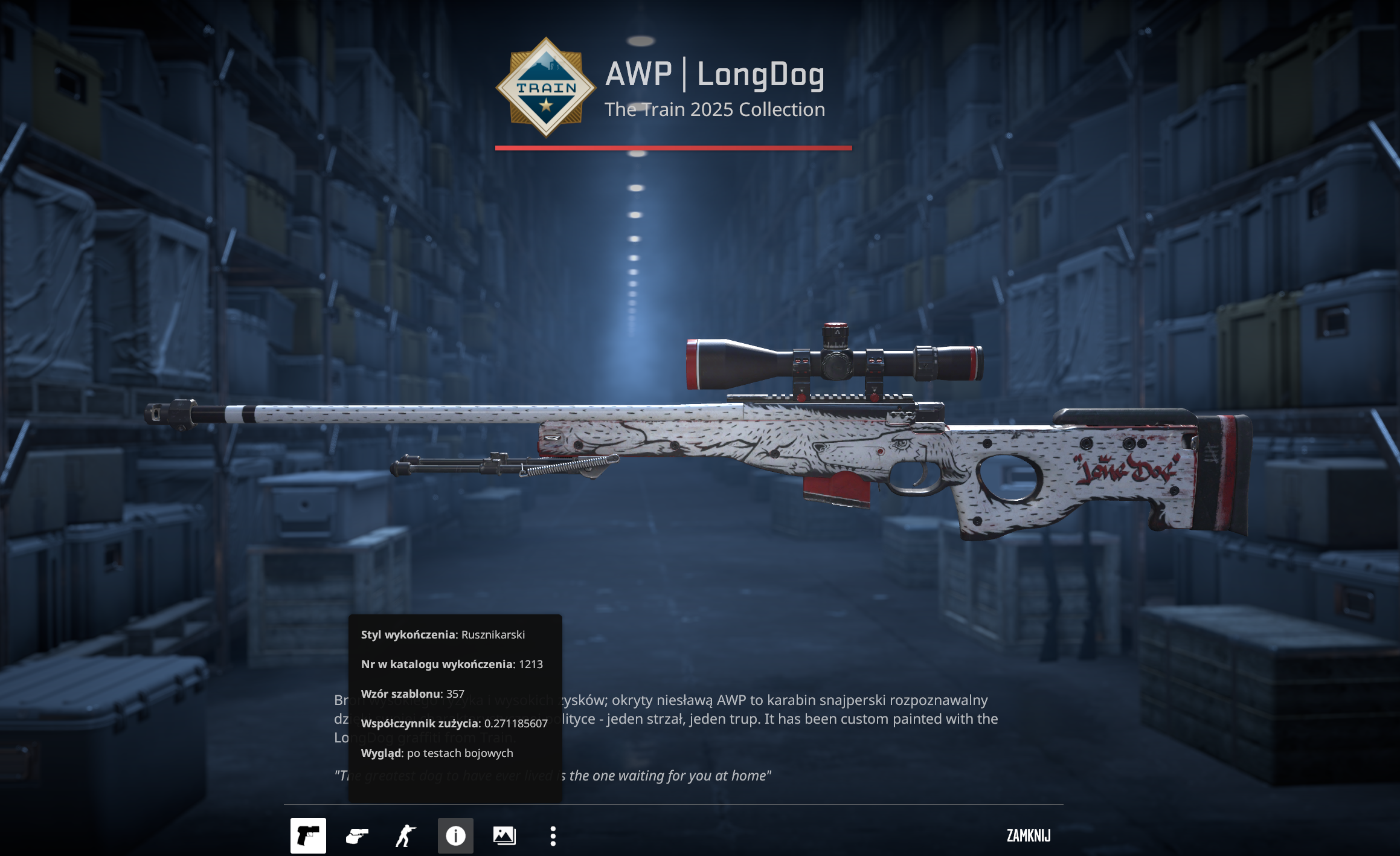Open the stacked pictures background icon
1400x856 pixels.
pyautogui.click(x=504, y=835)
